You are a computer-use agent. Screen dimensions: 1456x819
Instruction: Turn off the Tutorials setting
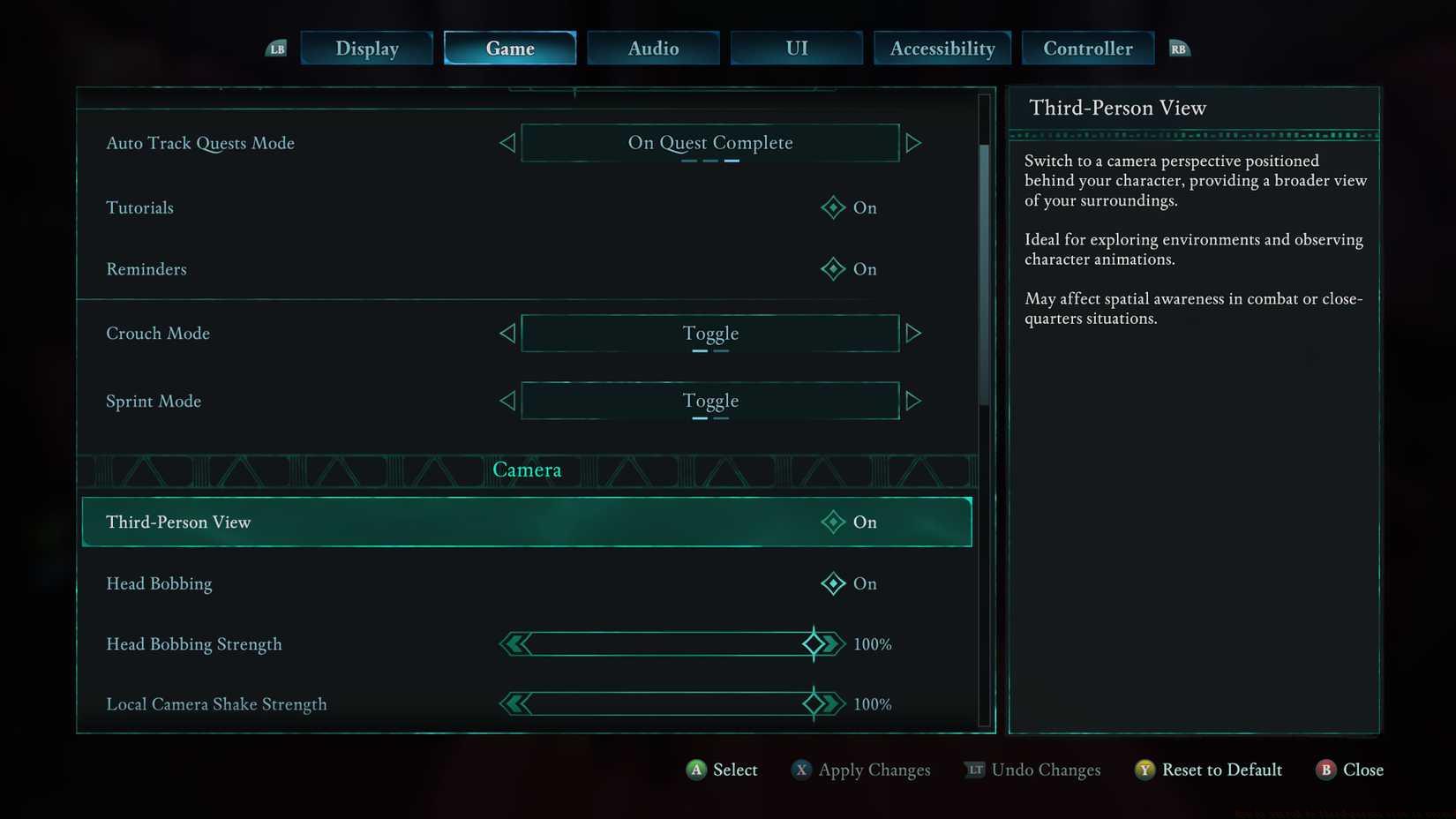tap(832, 207)
